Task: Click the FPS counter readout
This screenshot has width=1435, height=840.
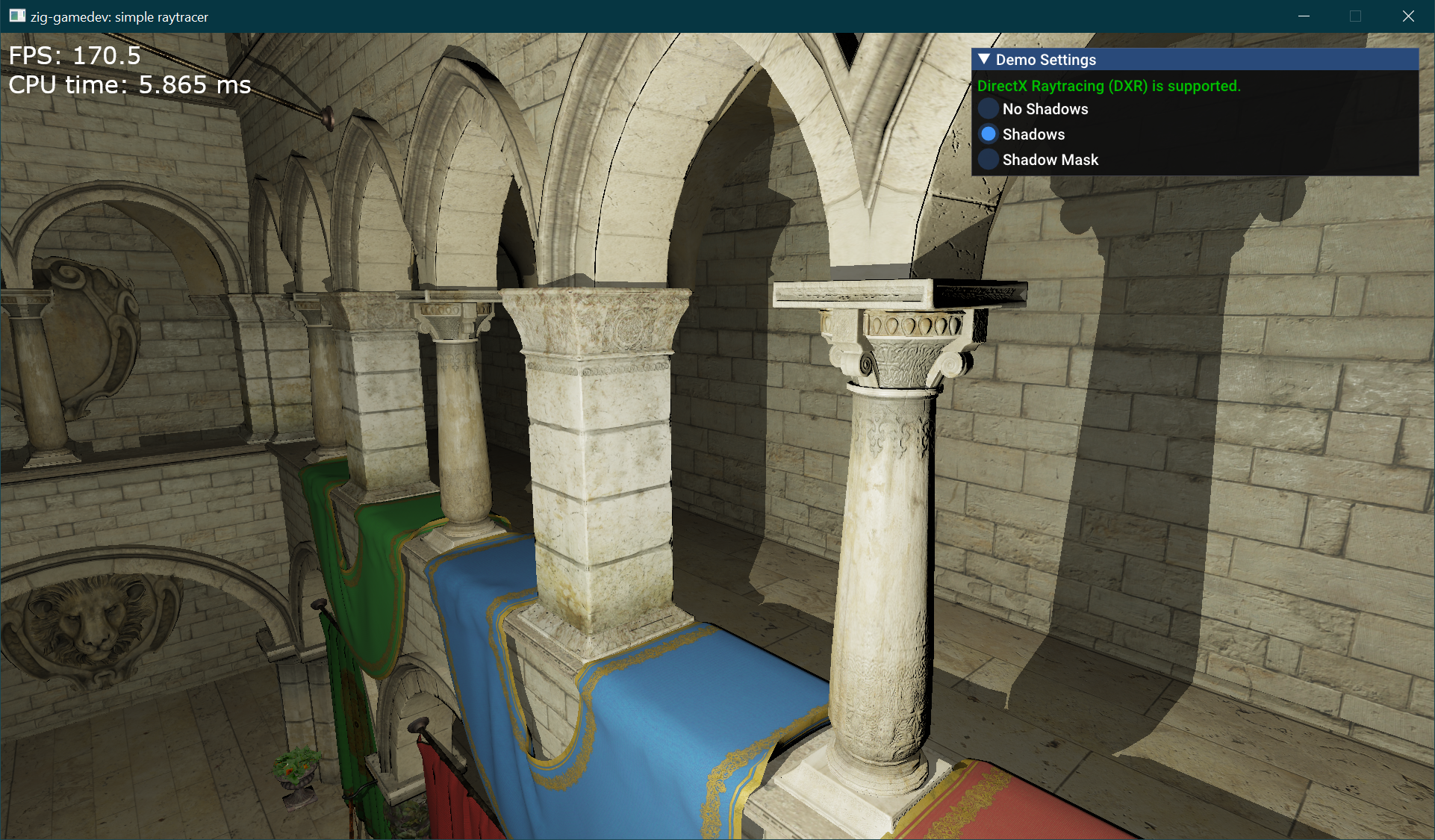Action: pos(75,55)
